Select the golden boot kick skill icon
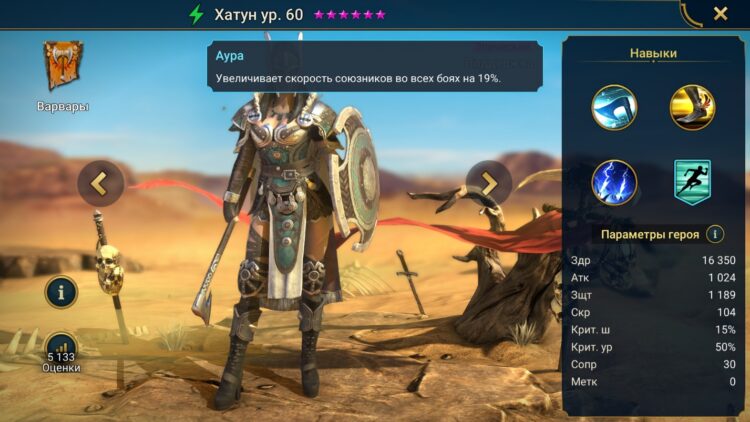This screenshot has width=750, height=422. pyautogui.click(x=692, y=107)
